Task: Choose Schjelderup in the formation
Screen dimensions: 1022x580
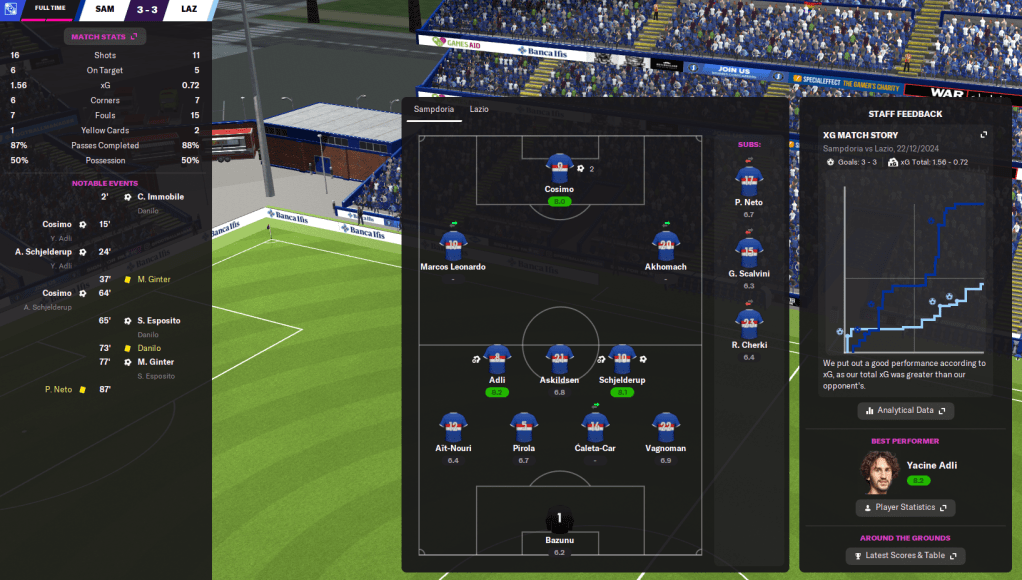Action: click(x=622, y=360)
